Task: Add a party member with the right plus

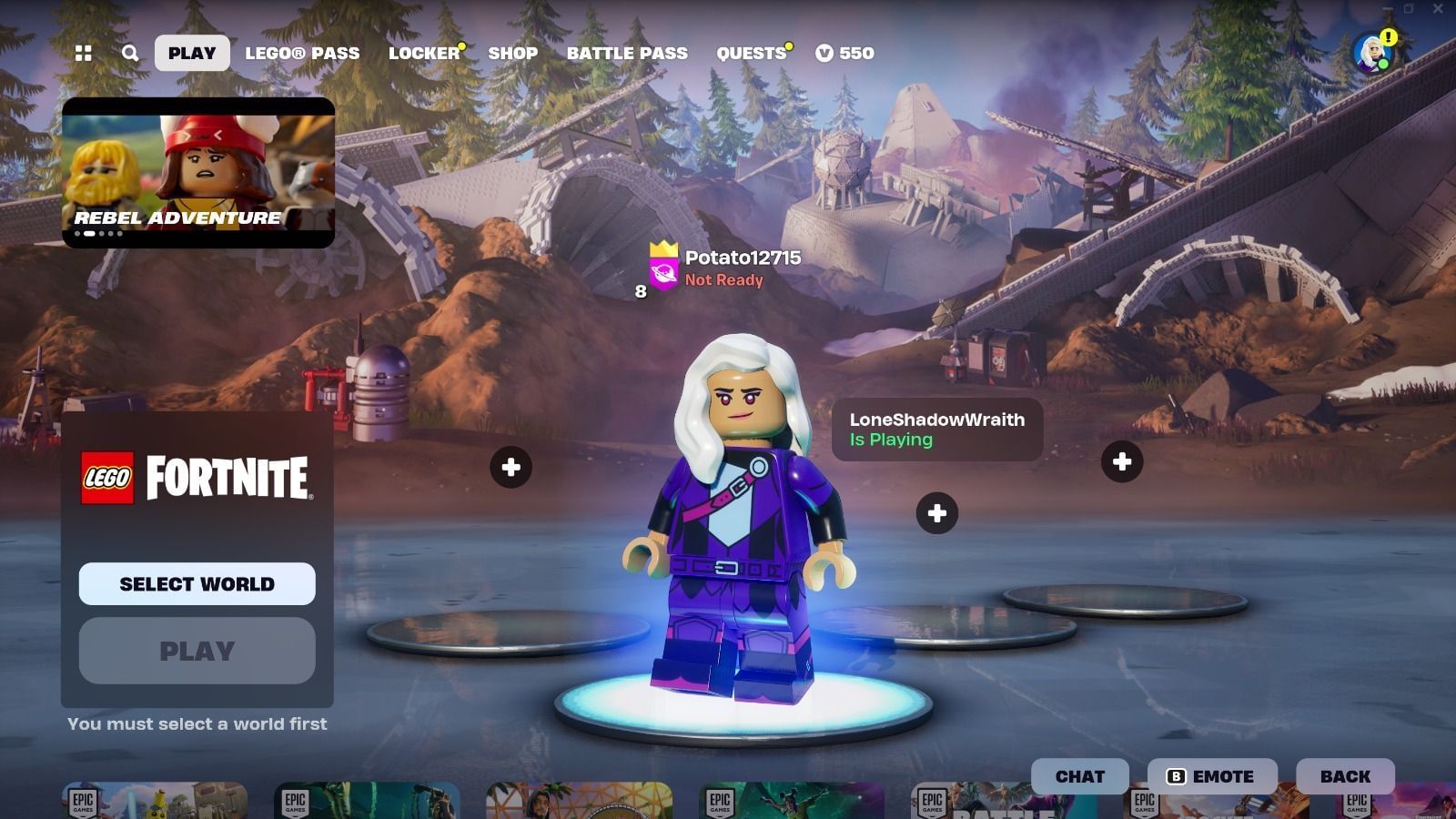Action: pyautogui.click(x=1122, y=461)
